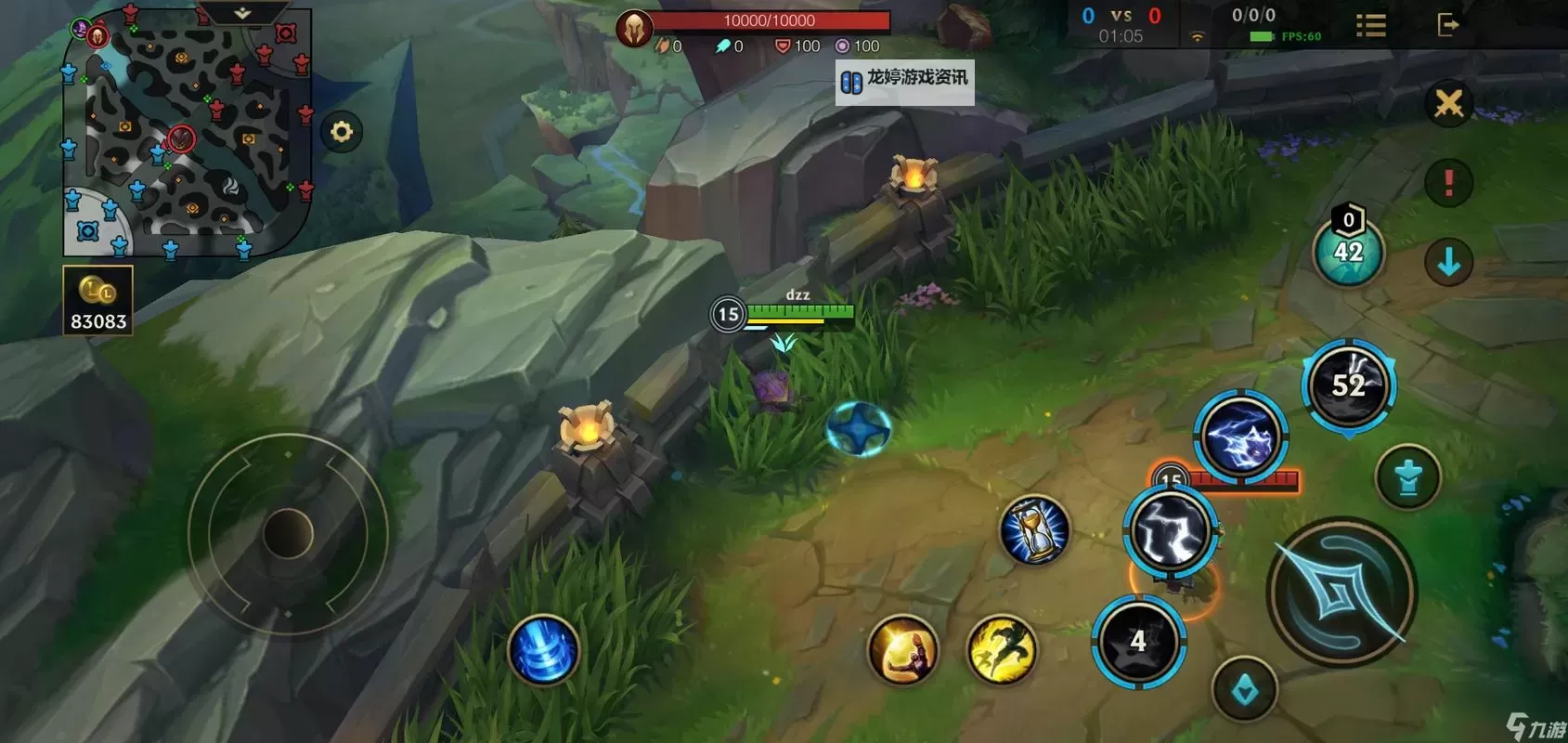Cast the yellow running-figure Flash spell
This screenshot has width=1568, height=743.
pos(1002,649)
